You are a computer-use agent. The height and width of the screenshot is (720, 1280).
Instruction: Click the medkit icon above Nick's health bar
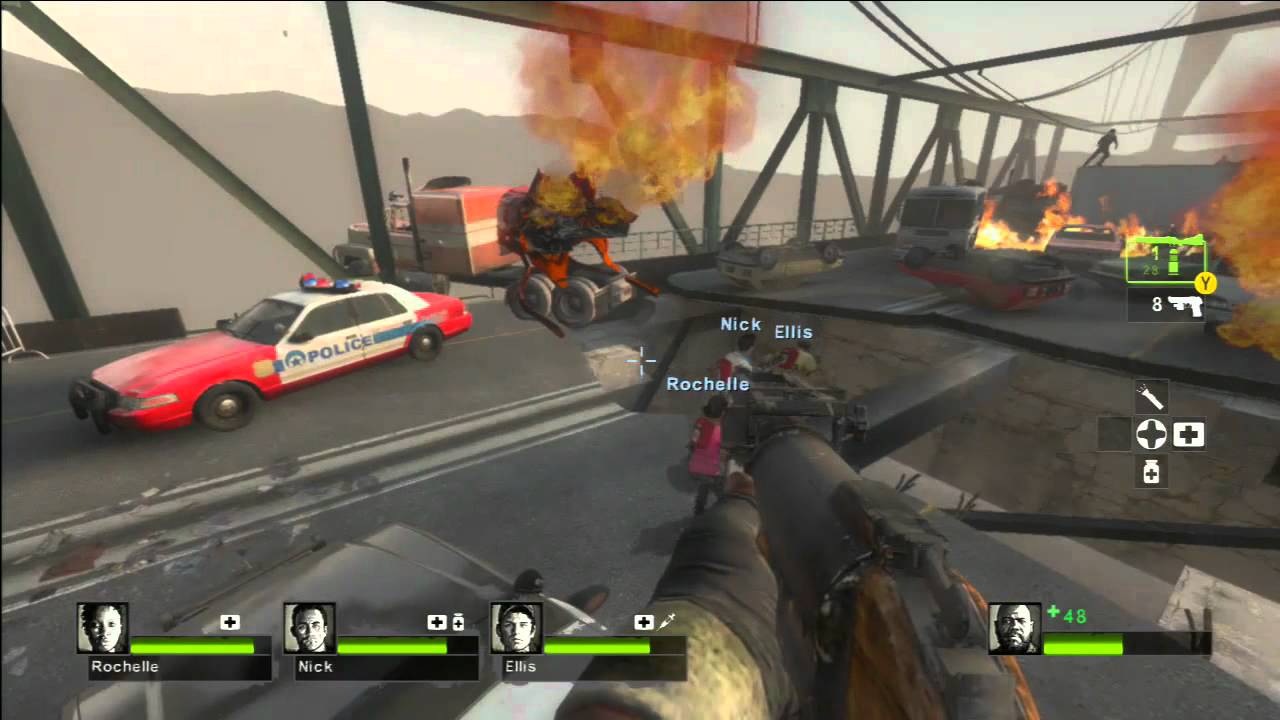coord(438,622)
